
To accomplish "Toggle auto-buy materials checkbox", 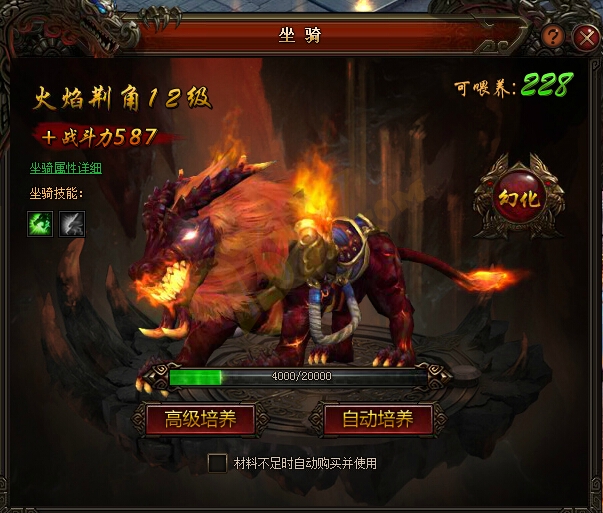I will [217, 463].
